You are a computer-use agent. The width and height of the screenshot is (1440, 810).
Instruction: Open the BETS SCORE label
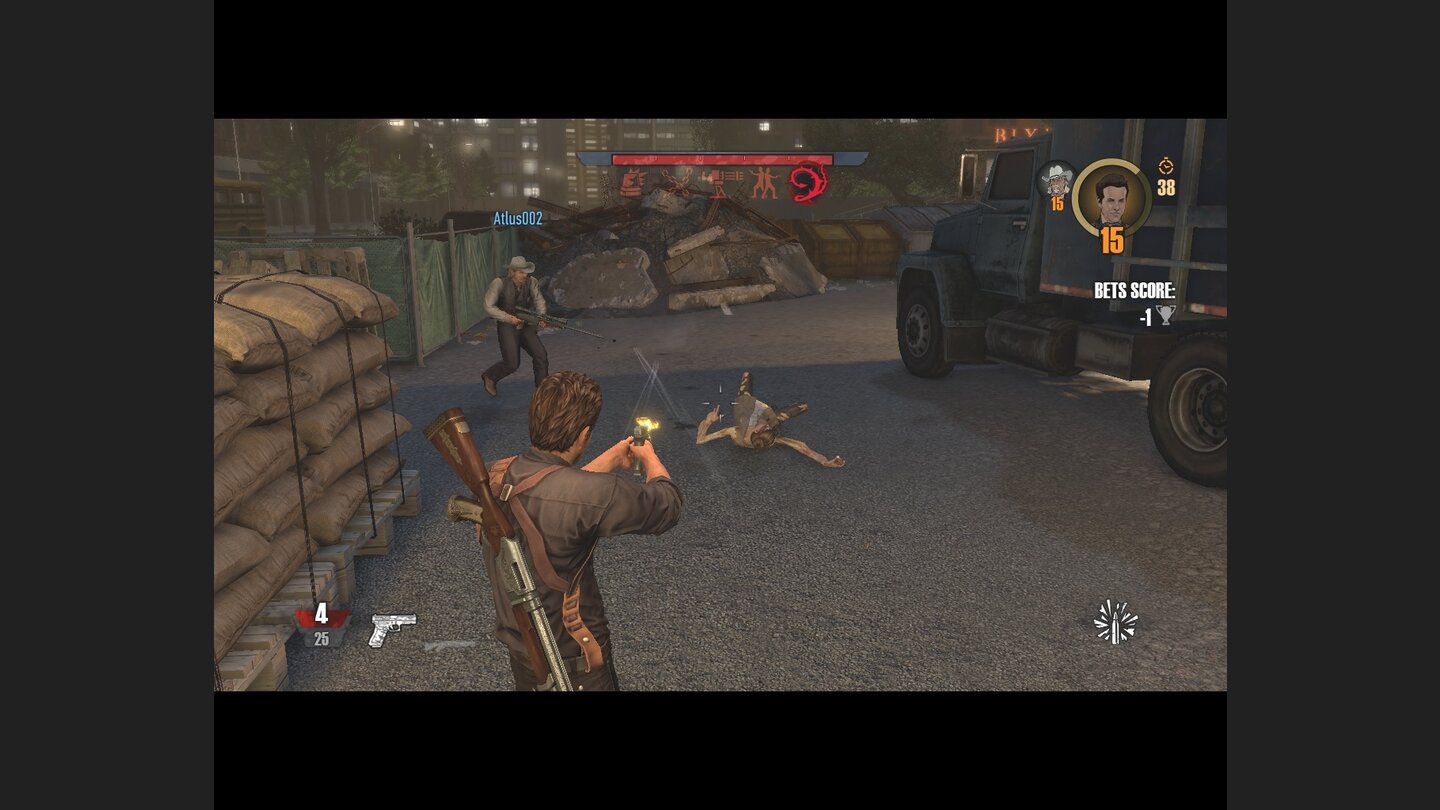click(1134, 290)
